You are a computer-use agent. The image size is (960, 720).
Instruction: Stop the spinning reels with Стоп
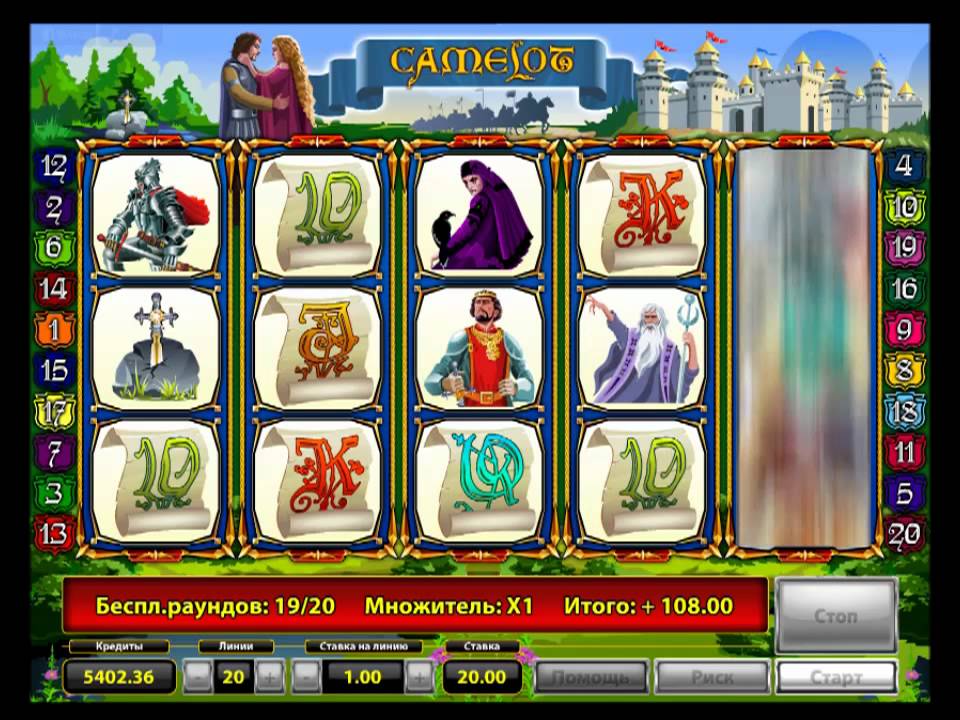(835, 615)
